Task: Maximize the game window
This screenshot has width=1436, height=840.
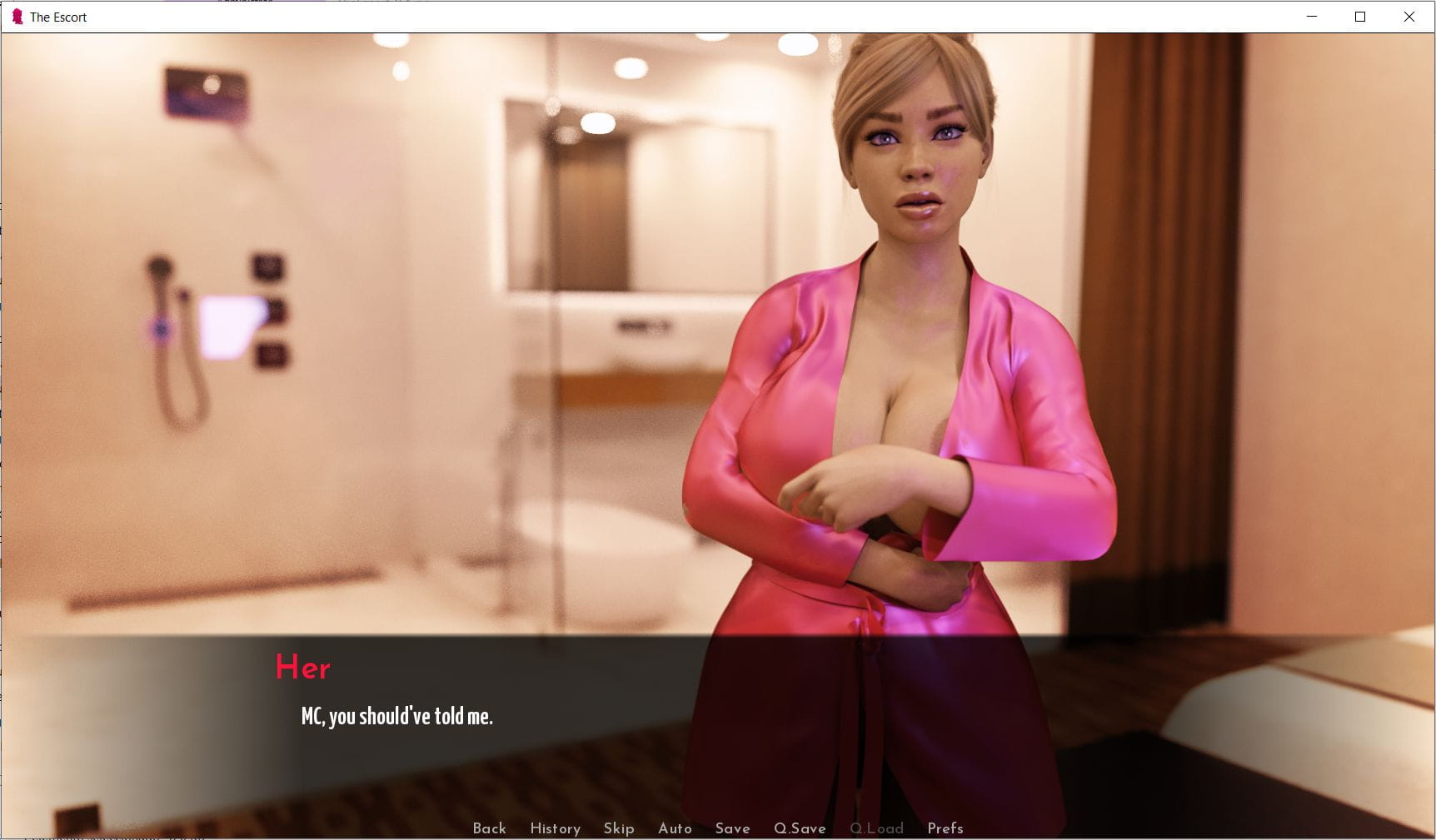Action: pyautogui.click(x=1361, y=16)
